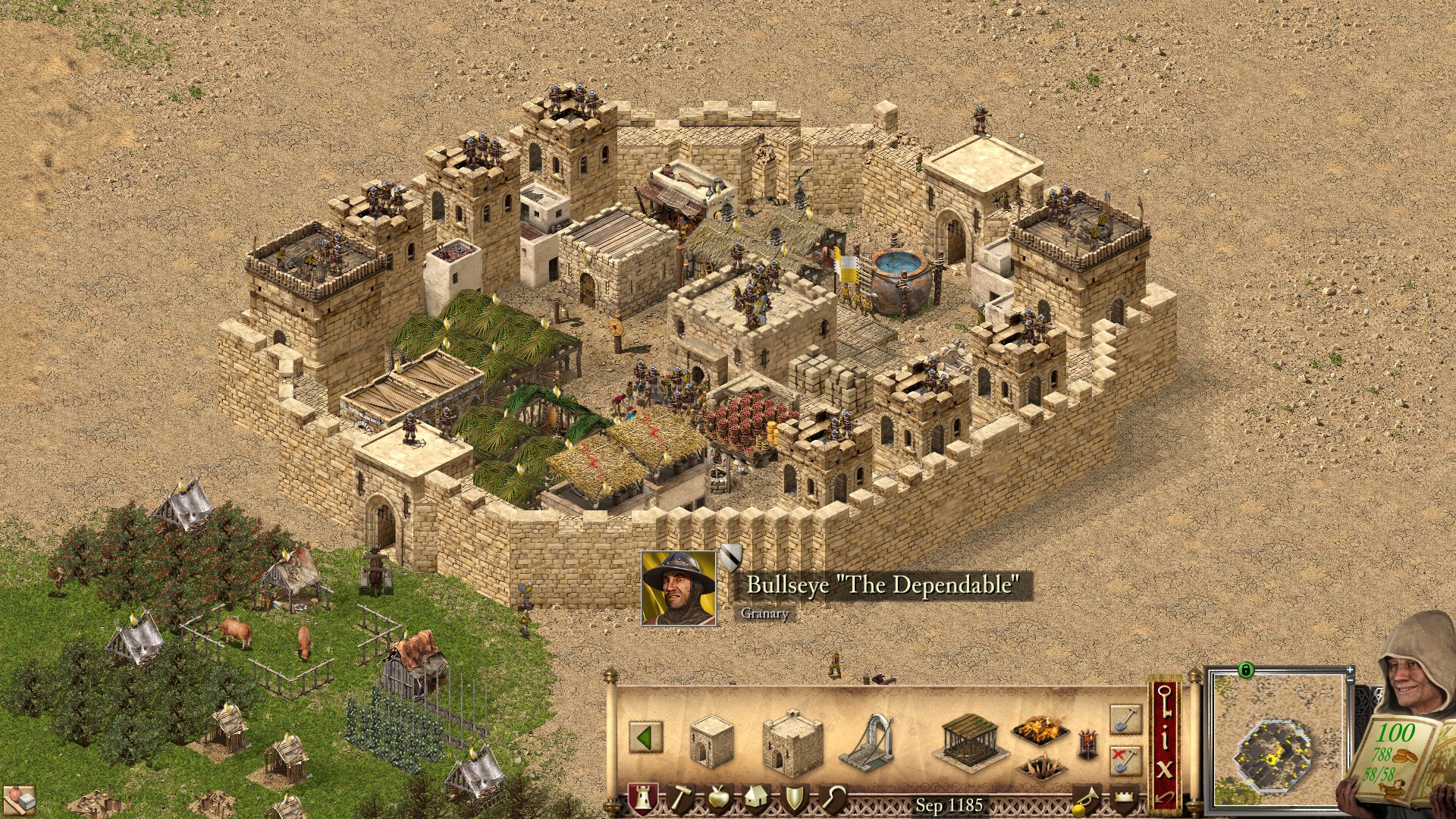
Task: Open the apple food buildings tab
Action: [x=717, y=799]
